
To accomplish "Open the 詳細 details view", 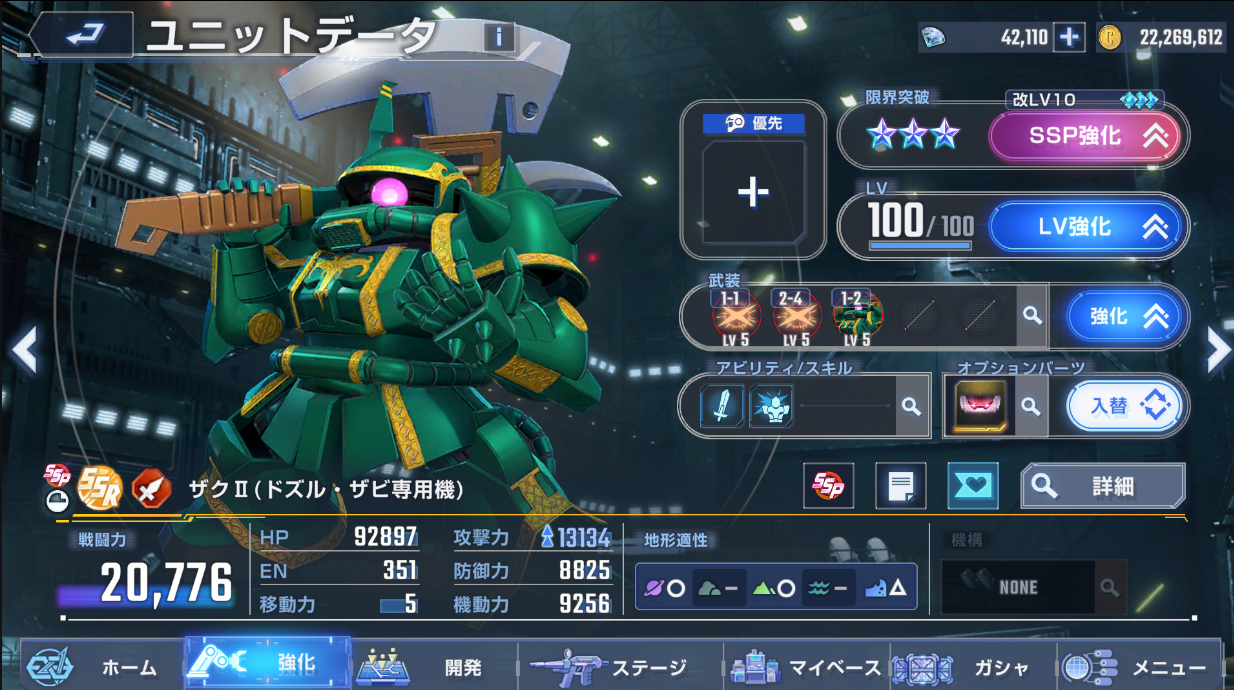I will click(1102, 486).
